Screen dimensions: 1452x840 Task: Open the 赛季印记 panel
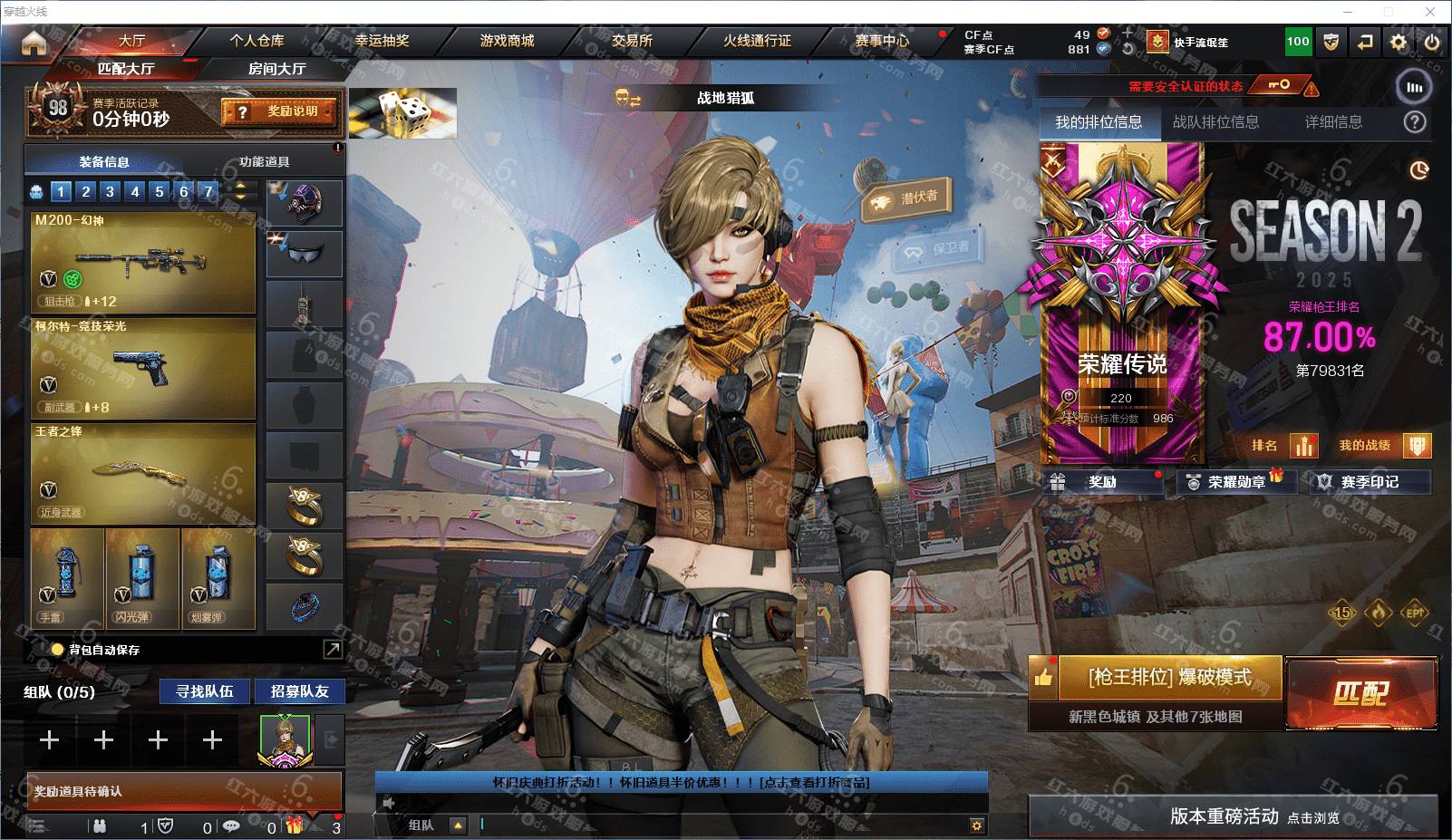tap(1369, 482)
